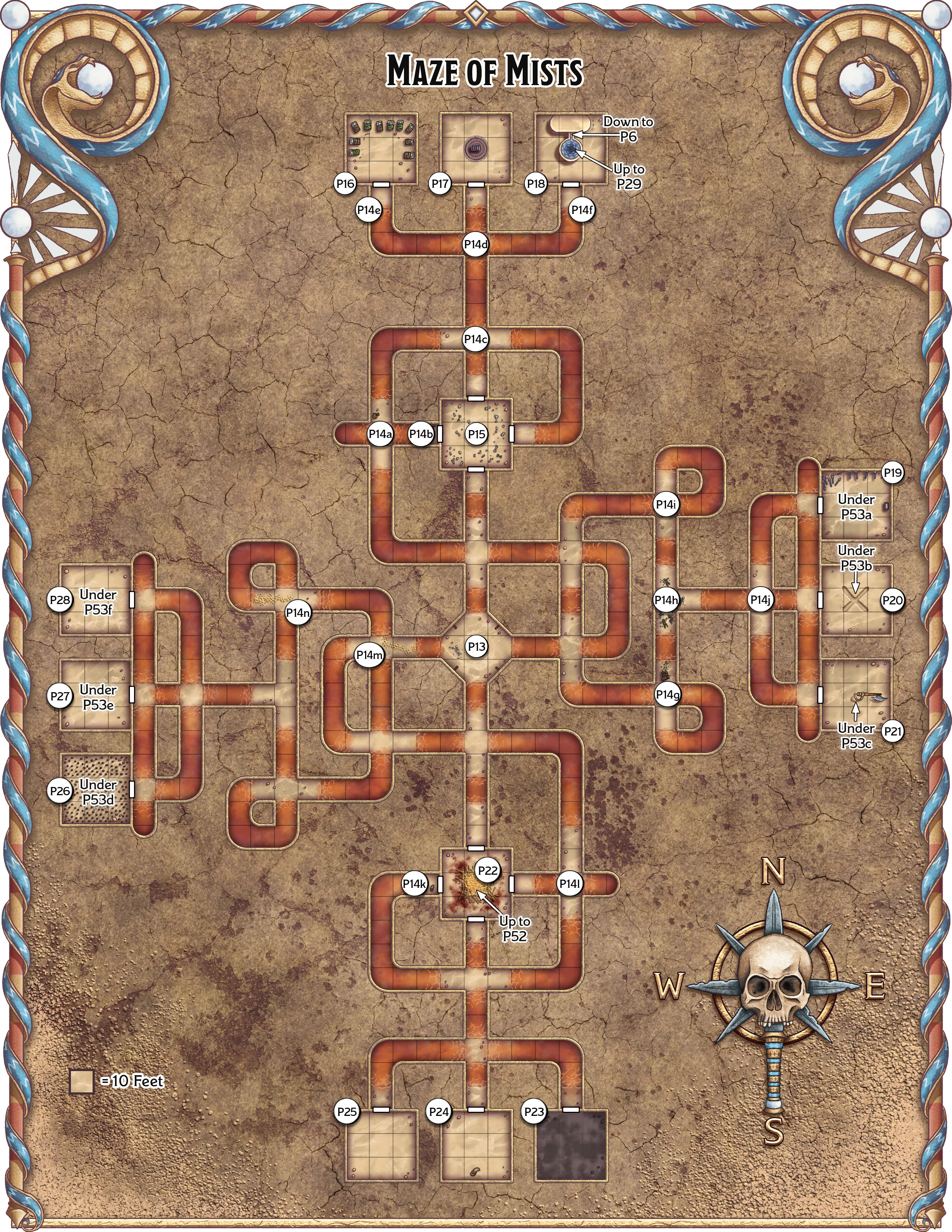Screen dimensions: 952x1232
Task: Pick the P18 map marker
Action: coord(536,183)
